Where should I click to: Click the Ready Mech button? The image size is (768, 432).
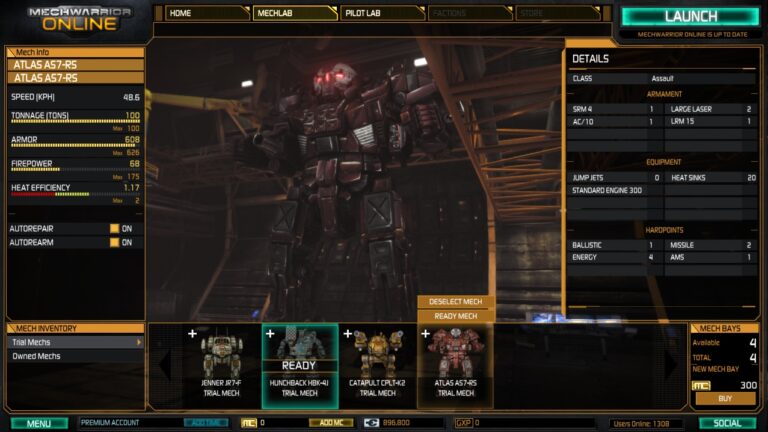[x=455, y=316]
